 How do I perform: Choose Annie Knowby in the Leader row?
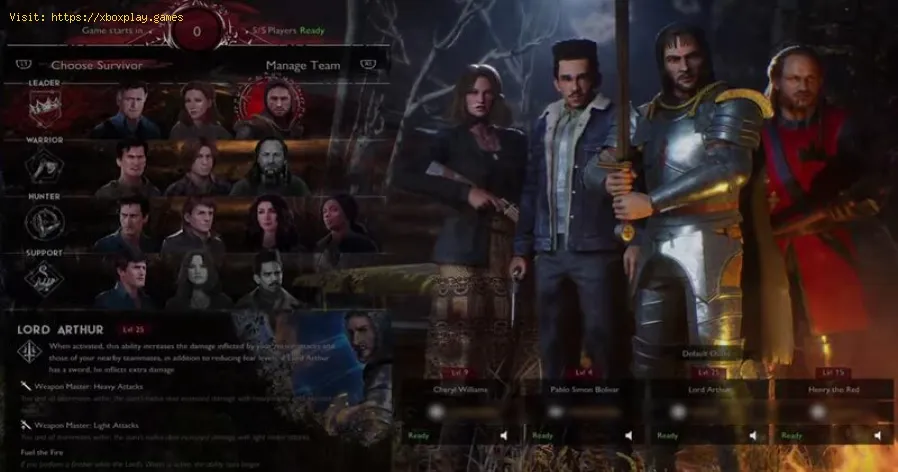pyautogui.click(x=198, y=110)
